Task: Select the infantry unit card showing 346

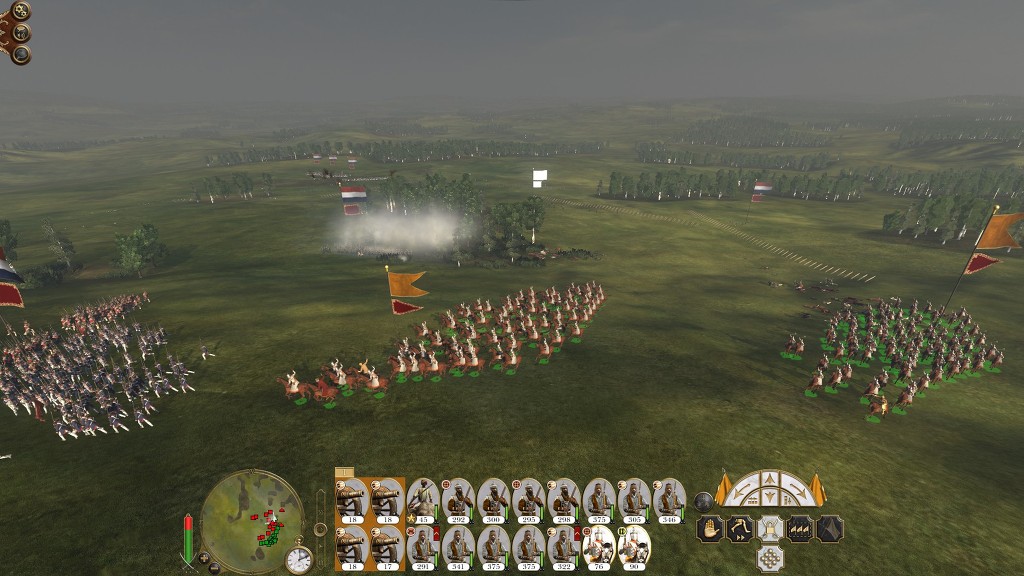Action: click(x=669, y=499)
